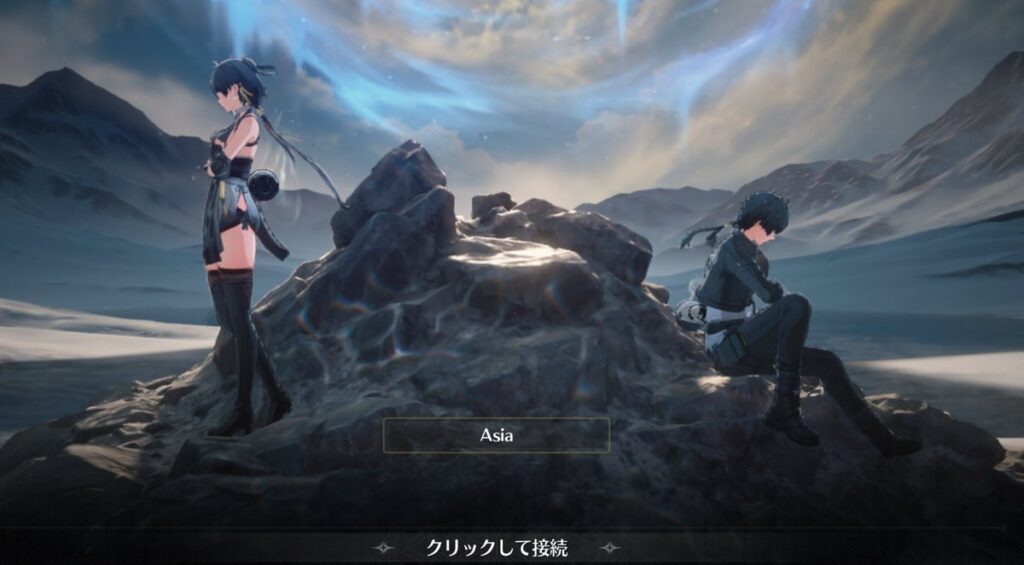
Task: Click the クリックして接続 connect prompt
Action: (x=497, y=548)
